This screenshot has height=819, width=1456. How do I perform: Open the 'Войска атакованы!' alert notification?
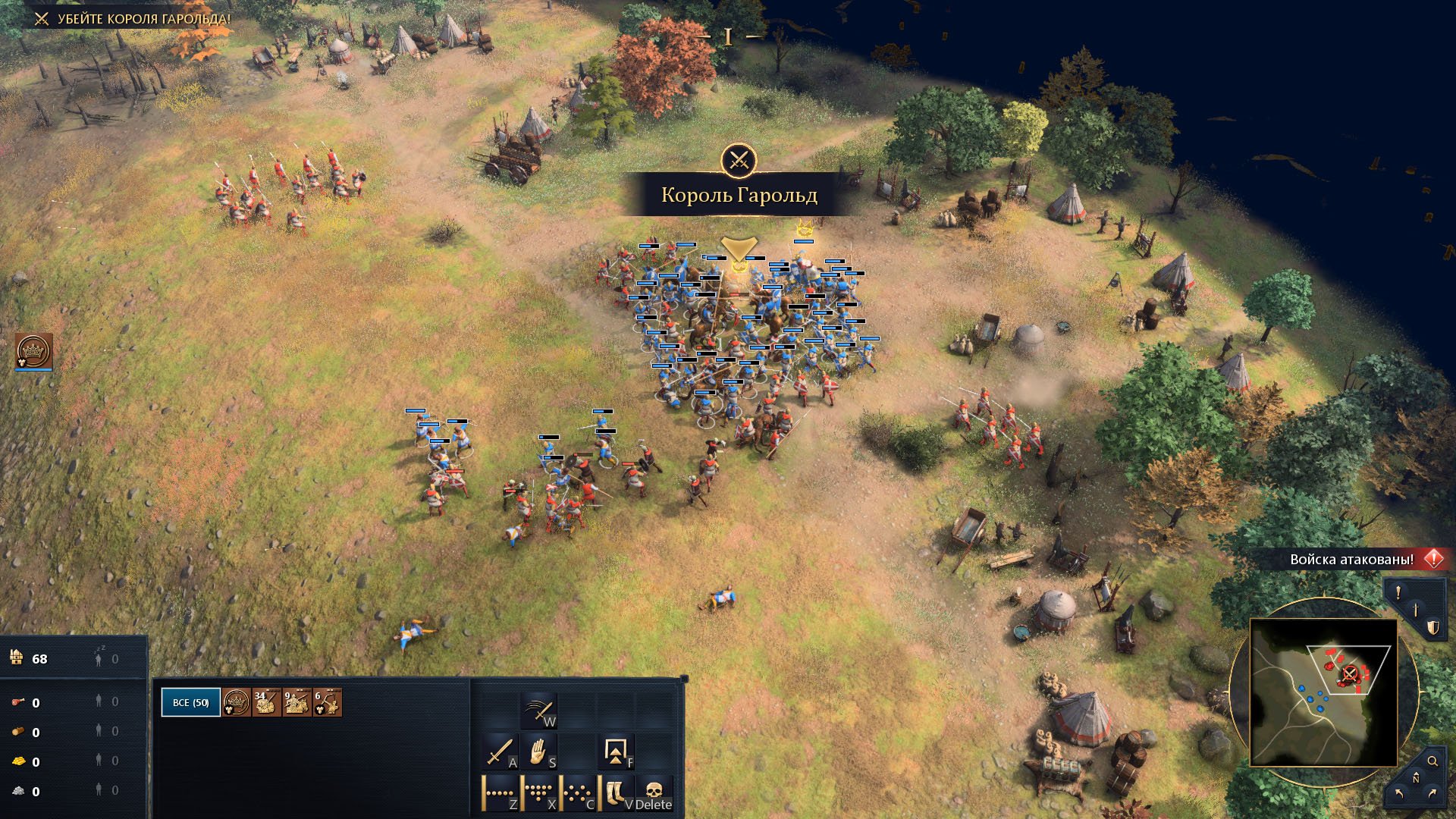1352,560
